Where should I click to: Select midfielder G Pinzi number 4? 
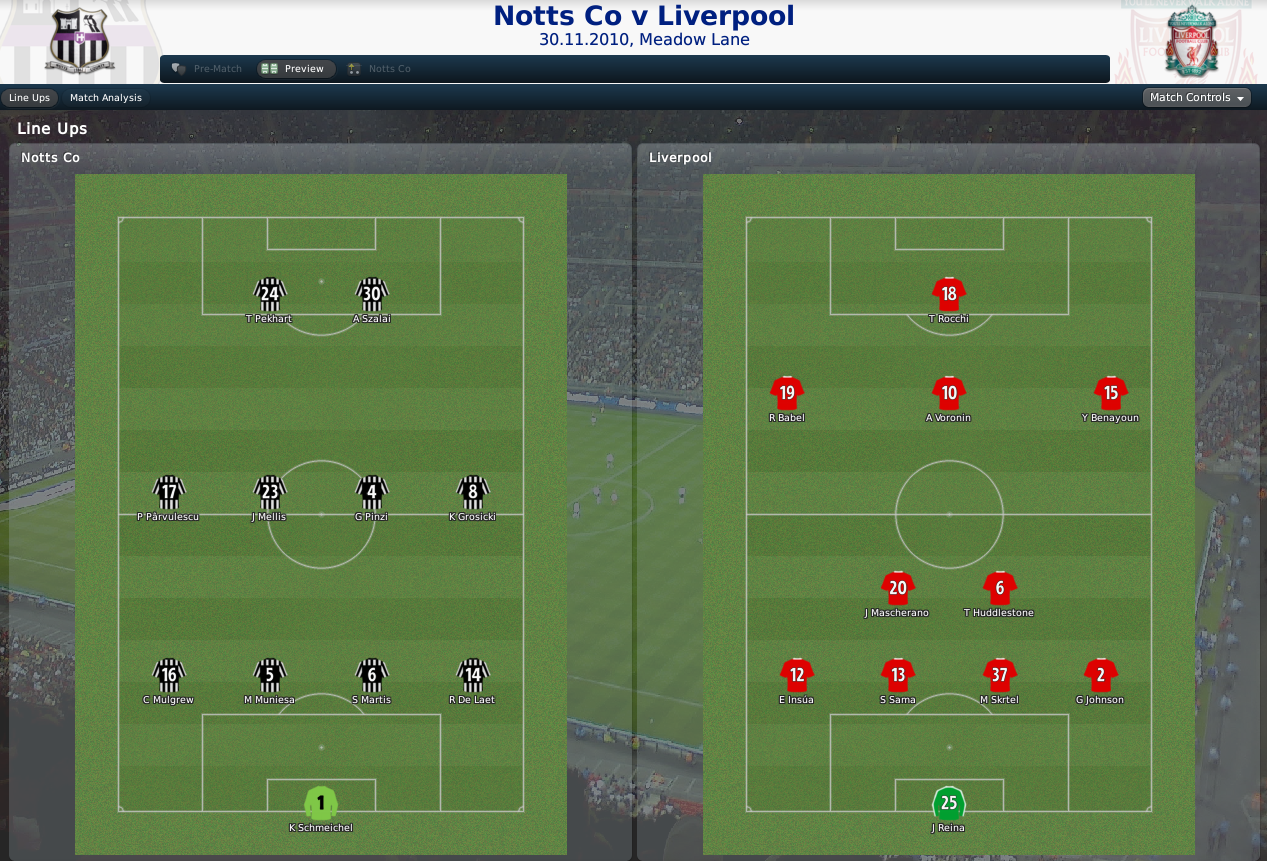(x=372, y=491)
